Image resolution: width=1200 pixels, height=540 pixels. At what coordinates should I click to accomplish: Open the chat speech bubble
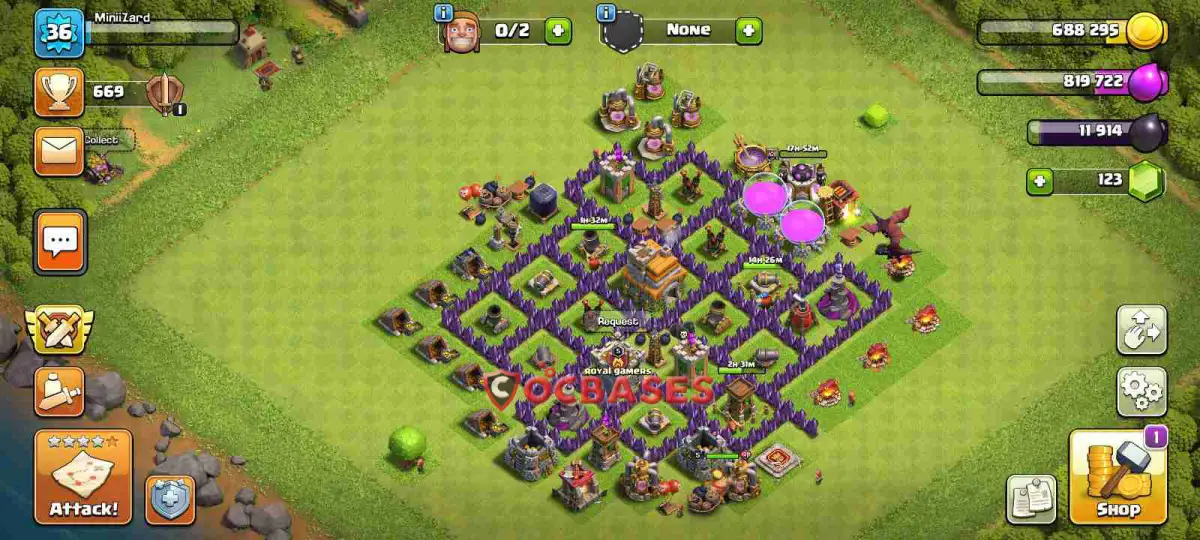click(60, 241)
